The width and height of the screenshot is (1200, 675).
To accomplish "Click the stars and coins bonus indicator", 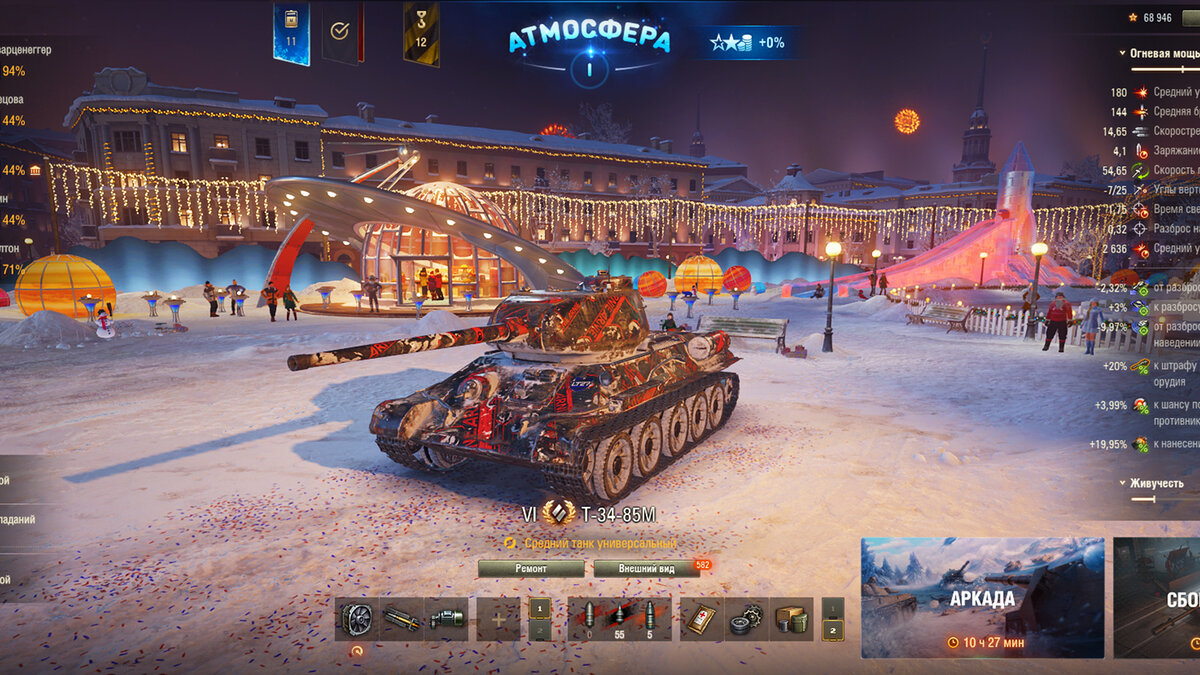I will tap(747, 42).
